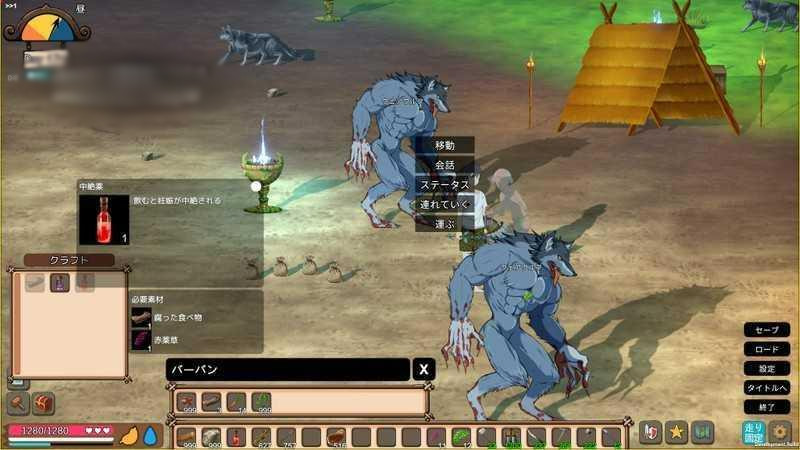Open the treasure chest button

click(x=43, y=404)
